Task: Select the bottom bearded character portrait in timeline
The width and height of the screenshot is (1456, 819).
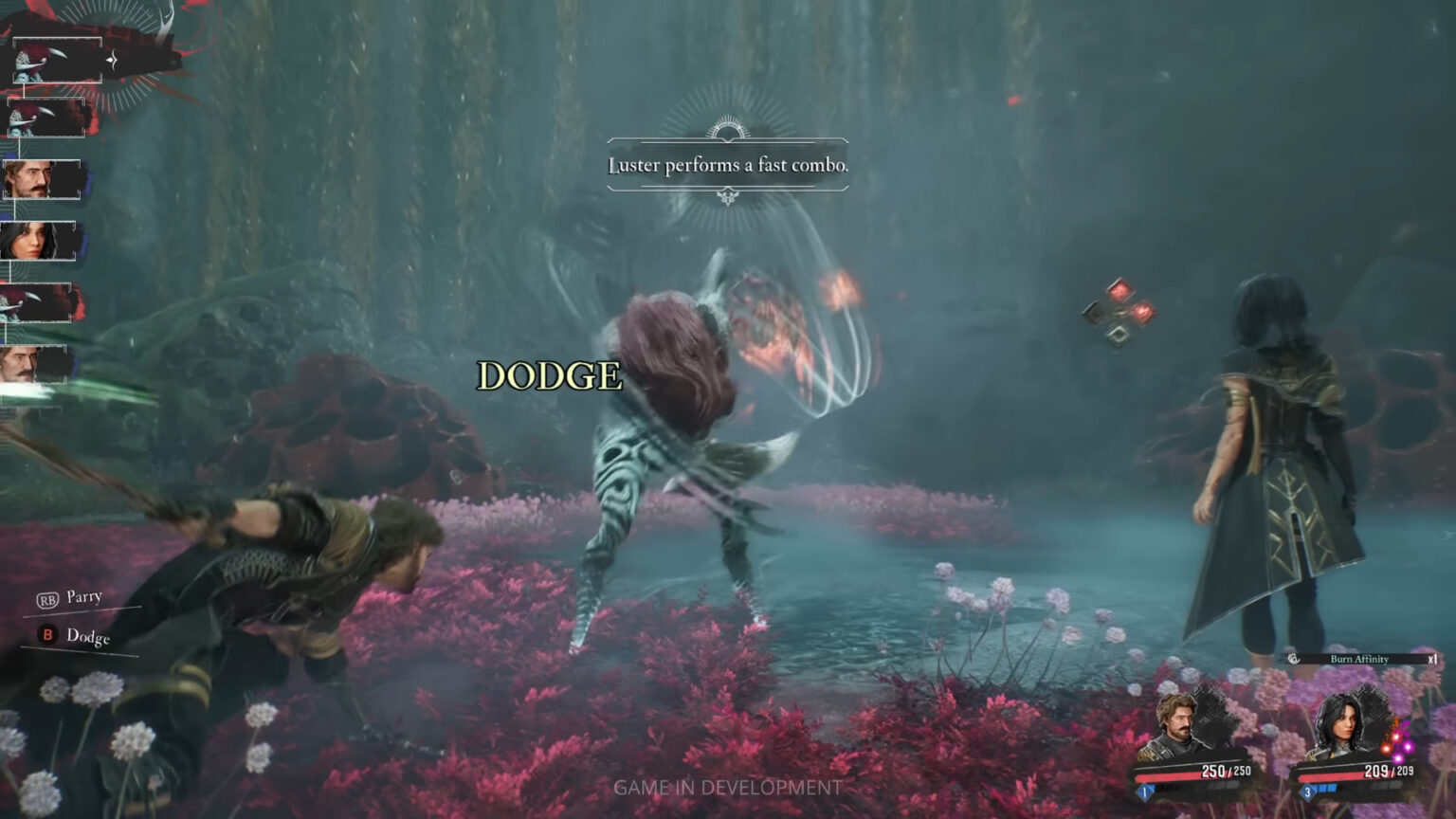Action: coord(36,365)
